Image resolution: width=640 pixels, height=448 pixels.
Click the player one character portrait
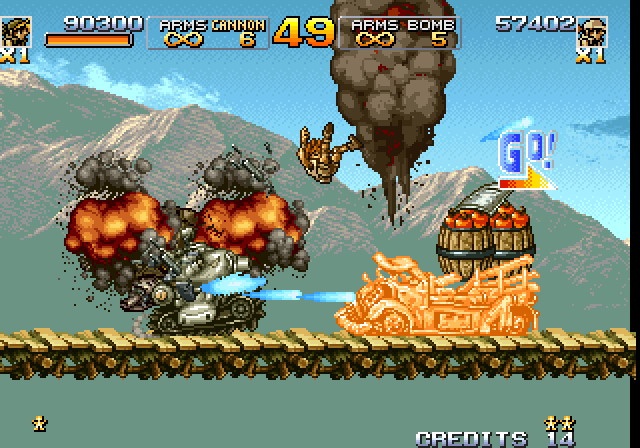tap(14, 30)
